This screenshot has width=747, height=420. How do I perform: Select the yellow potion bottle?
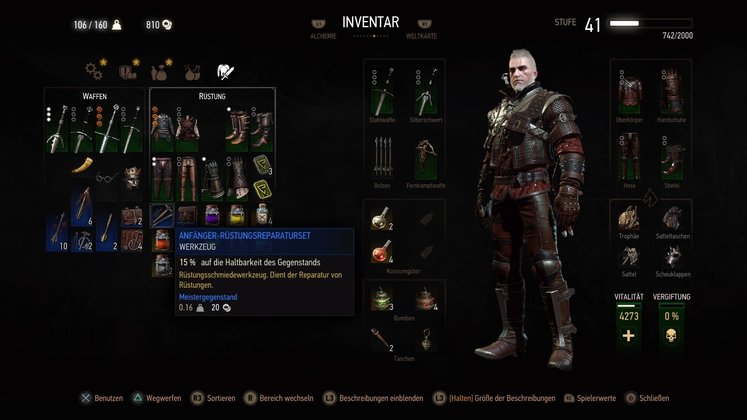(236, 214)
